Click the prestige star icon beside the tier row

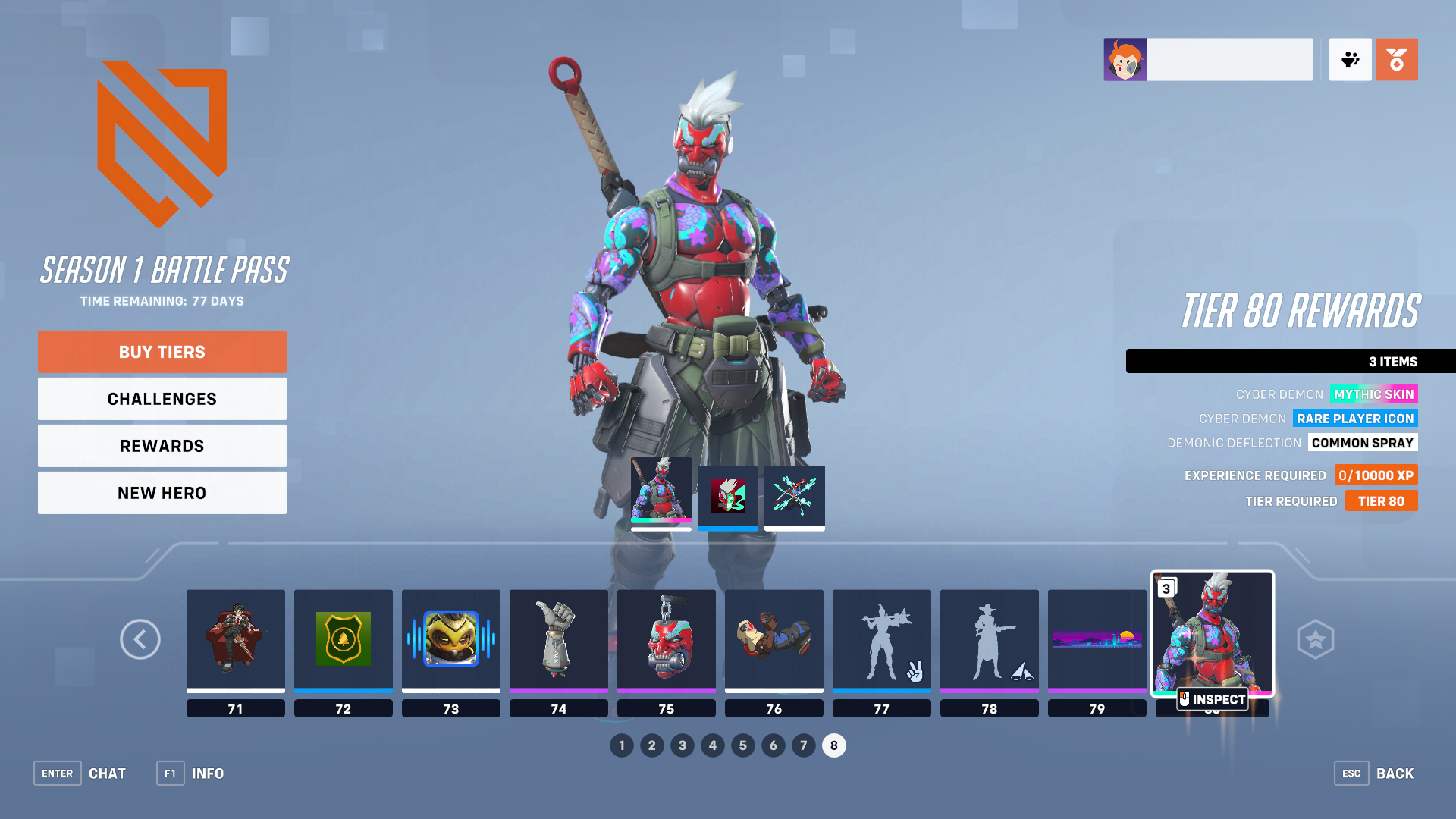coord(1316,639)
